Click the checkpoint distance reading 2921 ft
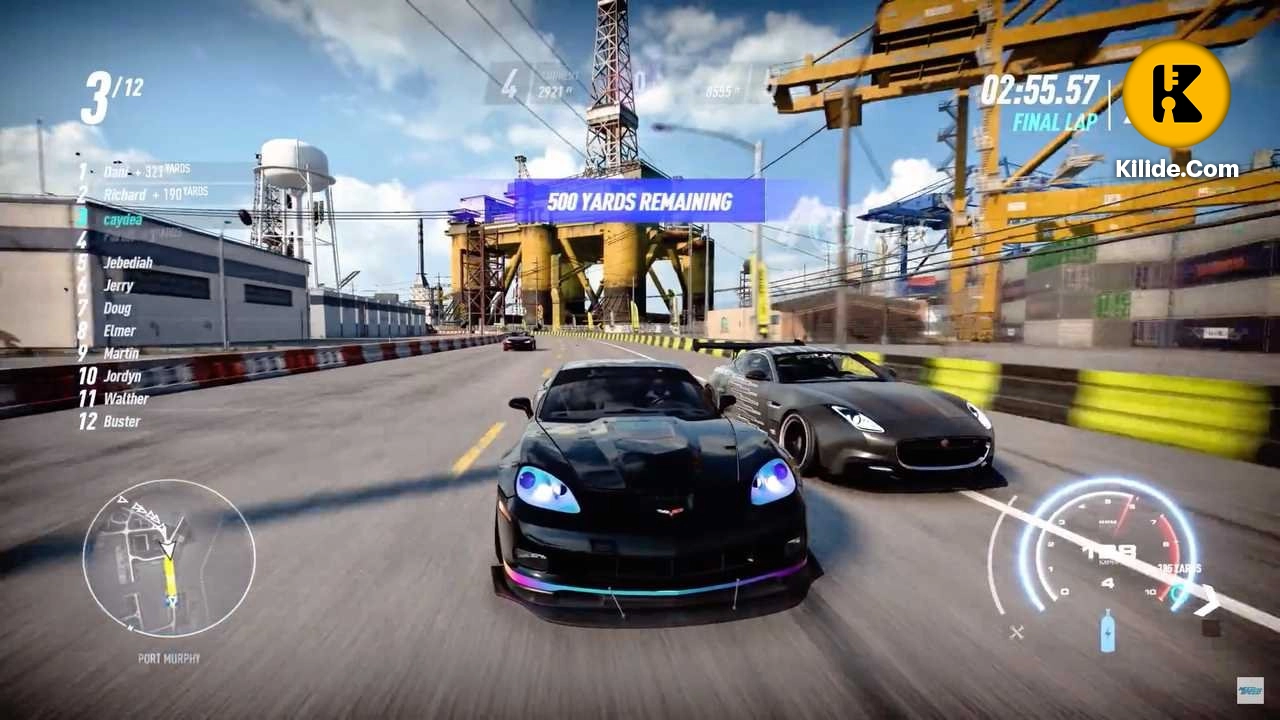The image size is (1280, 720). [x=555, y=89]
